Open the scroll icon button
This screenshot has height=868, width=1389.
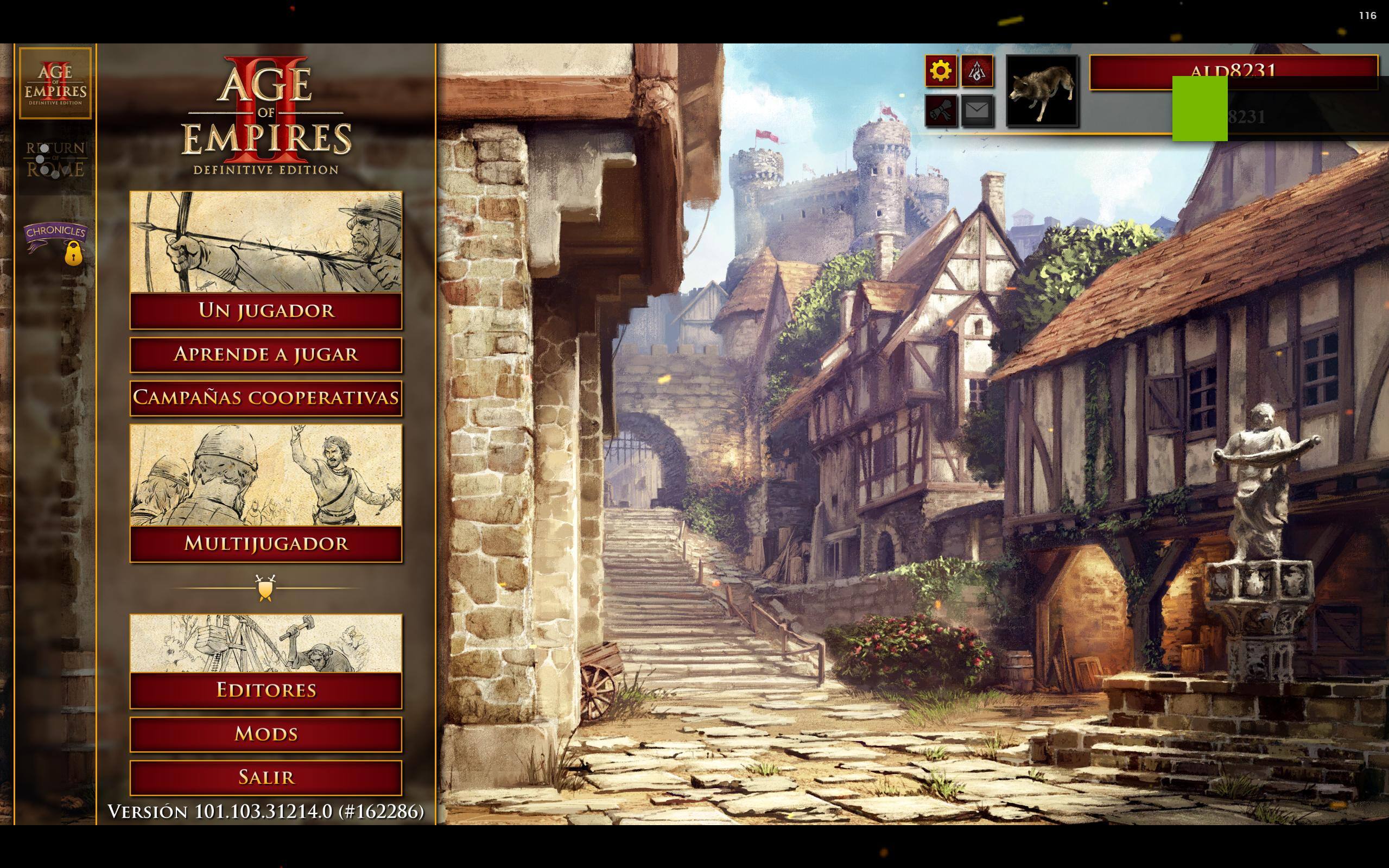click(x=940, y=110)
